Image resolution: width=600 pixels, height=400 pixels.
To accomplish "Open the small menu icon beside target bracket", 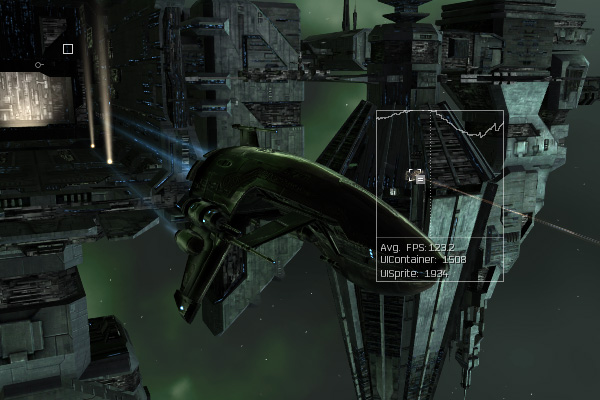I will (x=421, y=178).
